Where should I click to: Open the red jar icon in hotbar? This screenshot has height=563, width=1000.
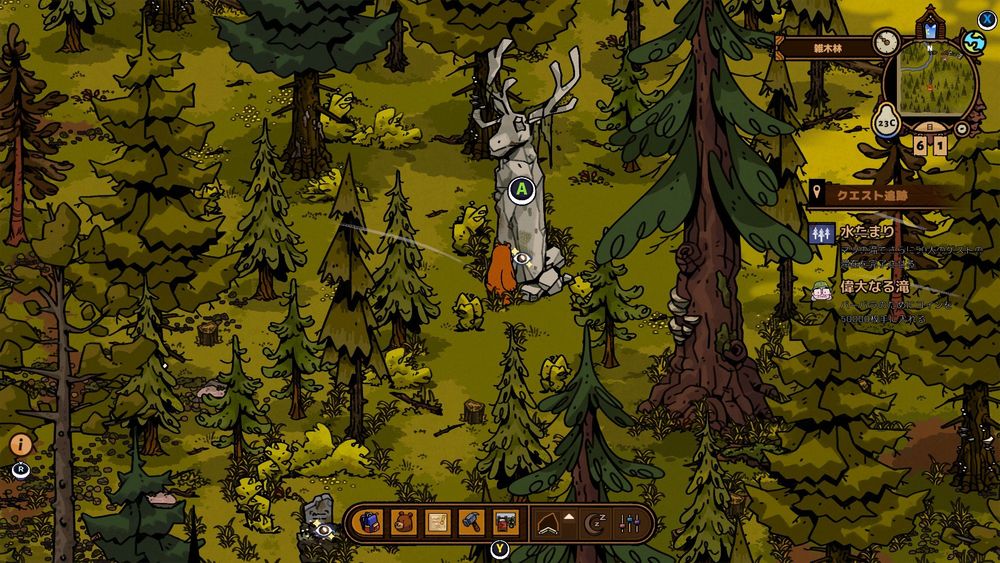(506, 522)
